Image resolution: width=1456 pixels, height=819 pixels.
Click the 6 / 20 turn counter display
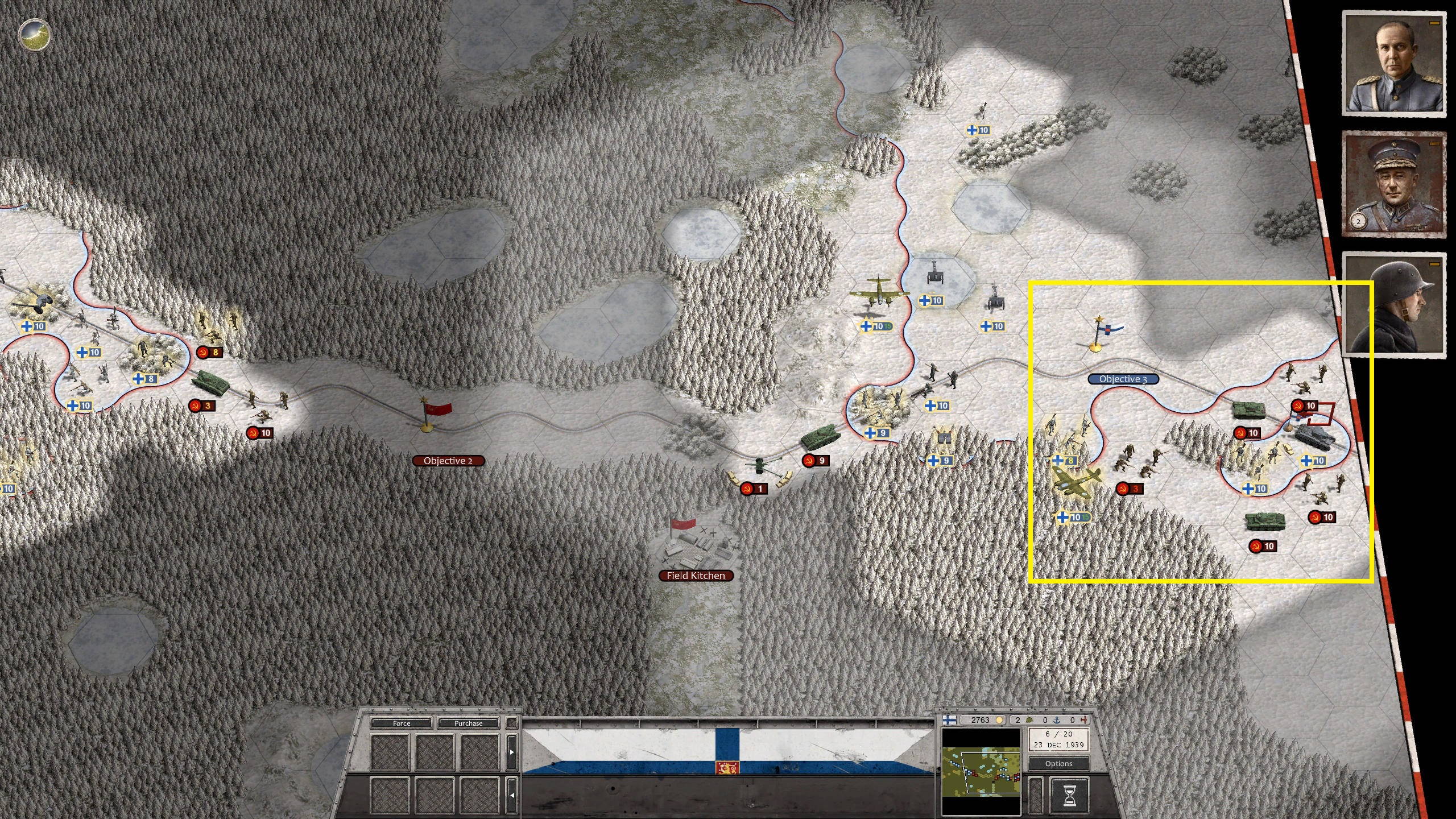point(1058,739)
